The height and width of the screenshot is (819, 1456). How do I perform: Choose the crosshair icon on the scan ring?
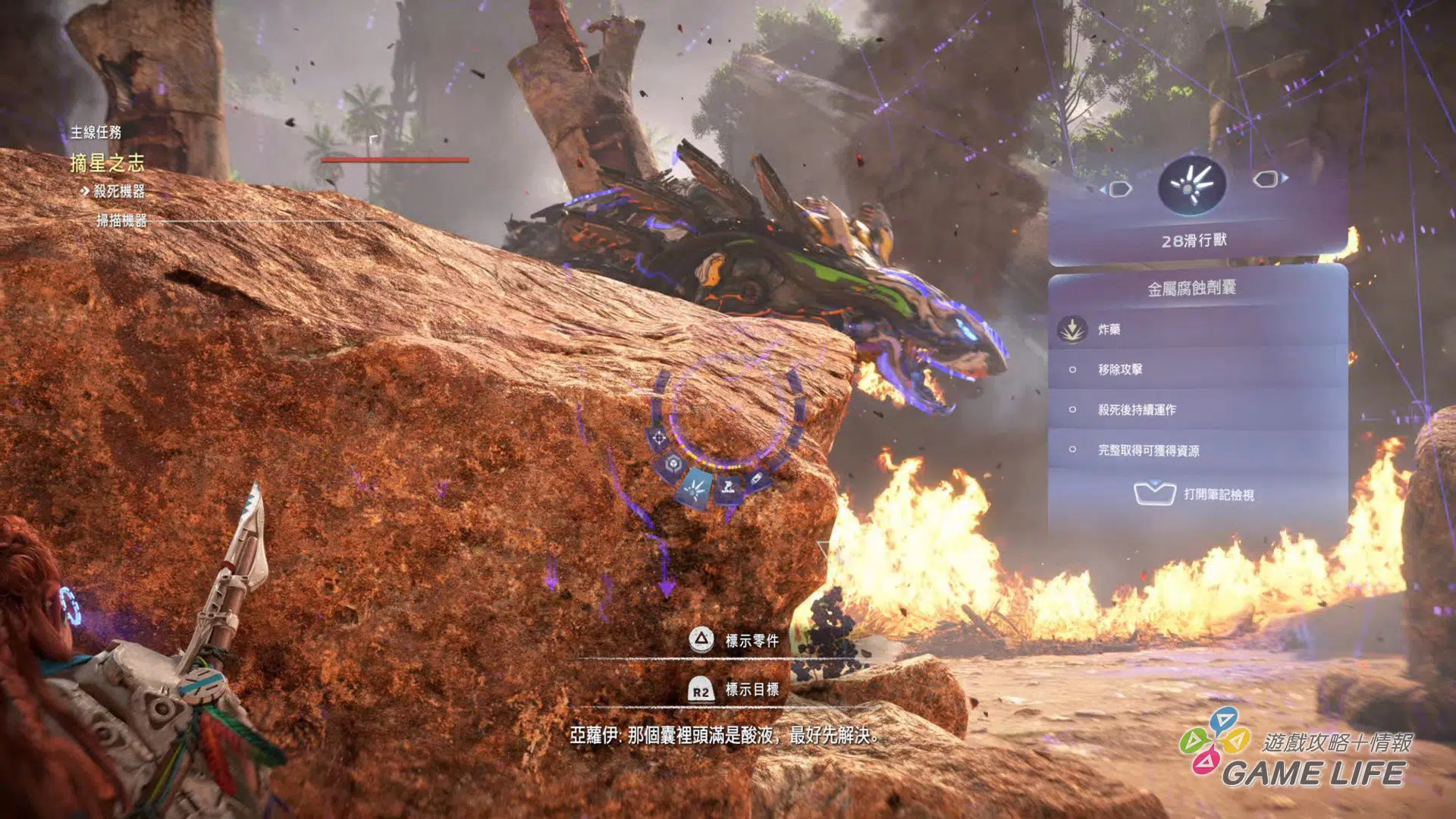pos(658,438)
